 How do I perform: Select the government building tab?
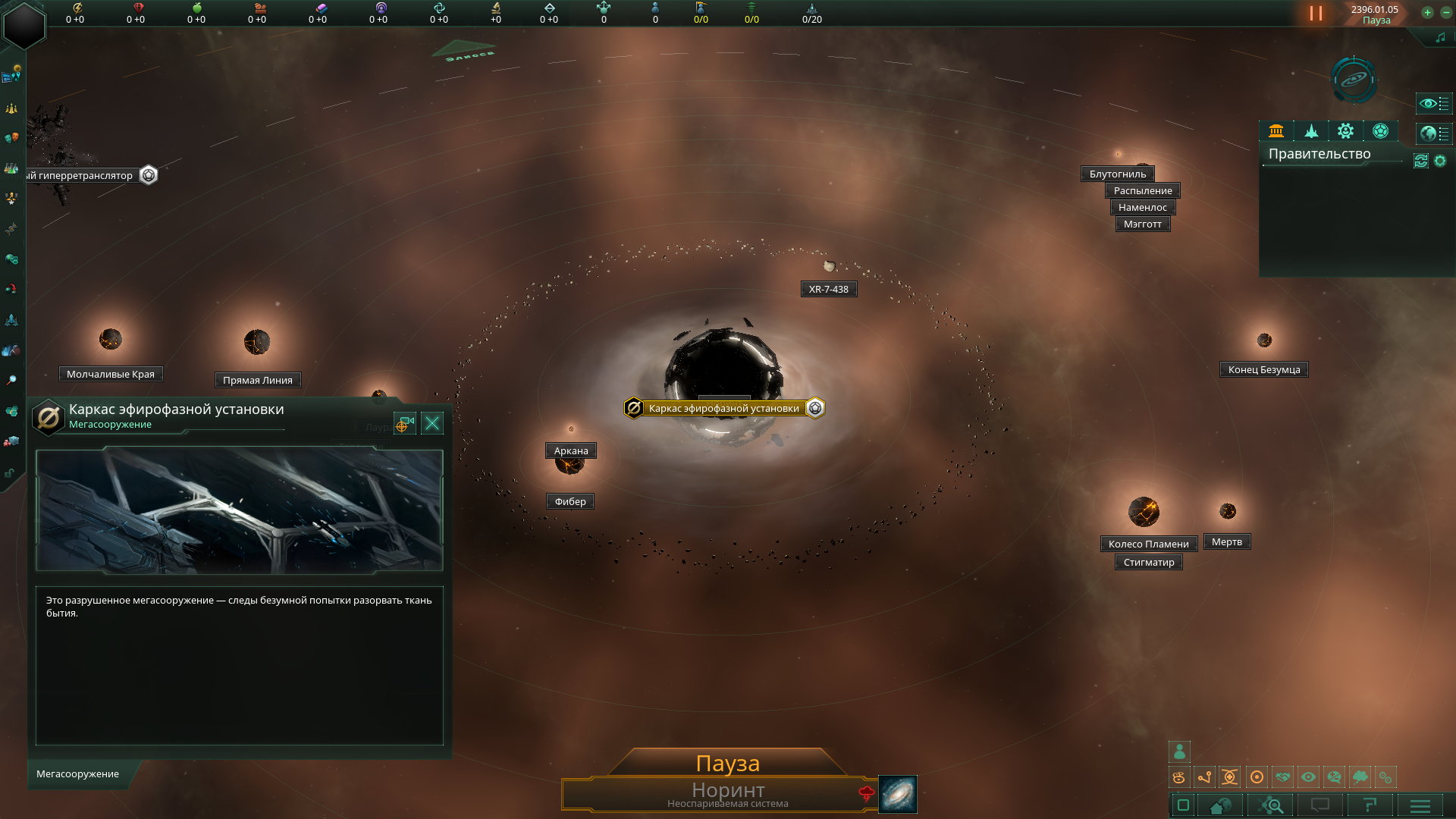point(1276,131)
